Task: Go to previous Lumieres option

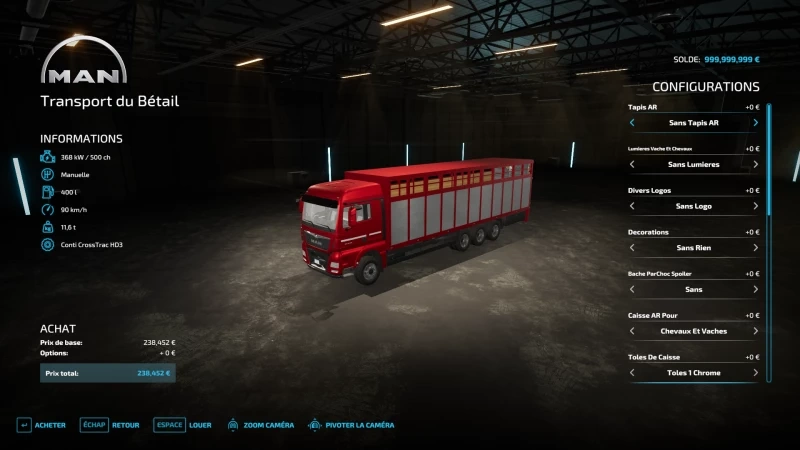Action: (632, 164)
